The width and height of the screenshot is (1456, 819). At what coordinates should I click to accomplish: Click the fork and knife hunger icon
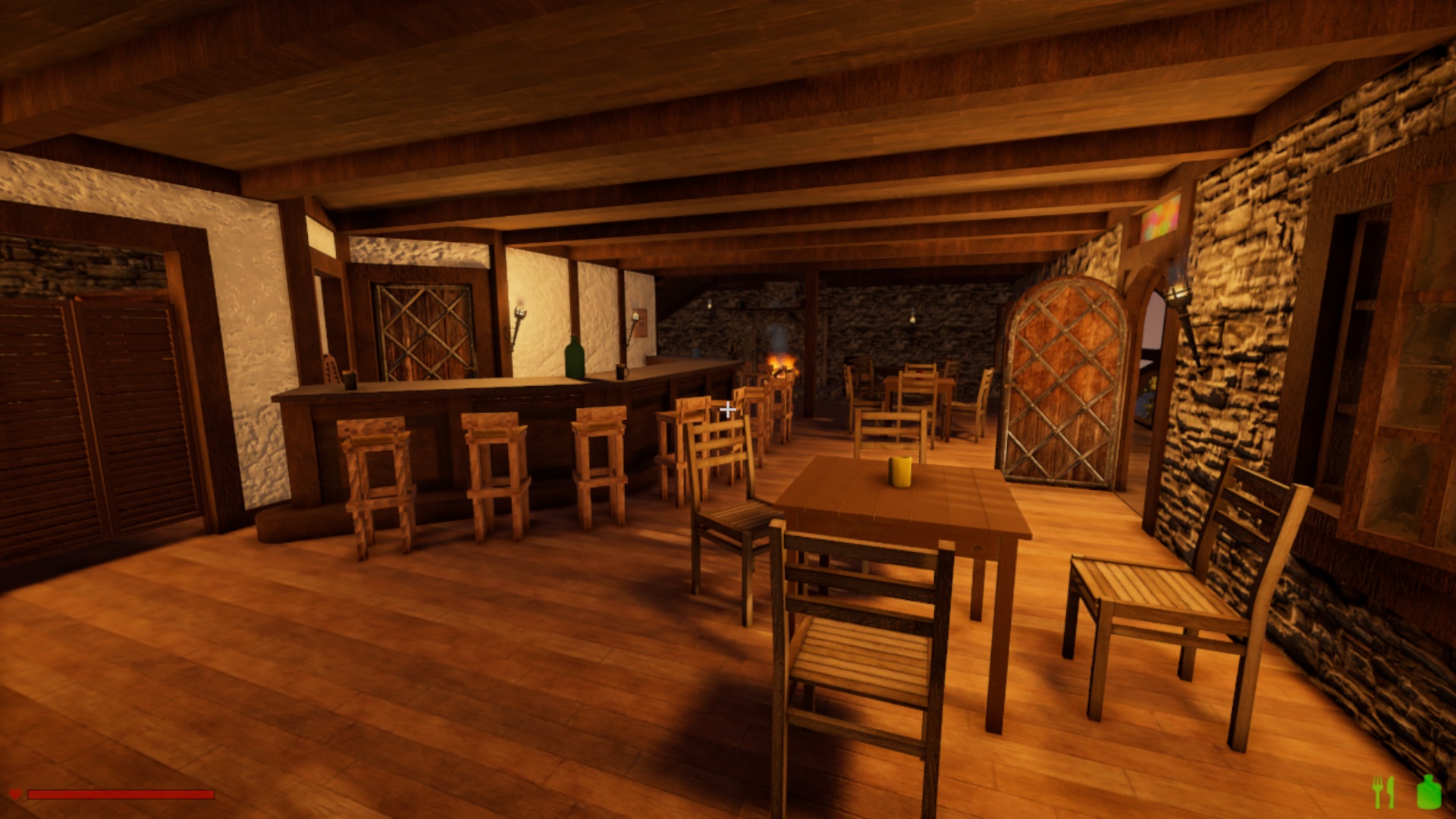tap(1384, 792)
